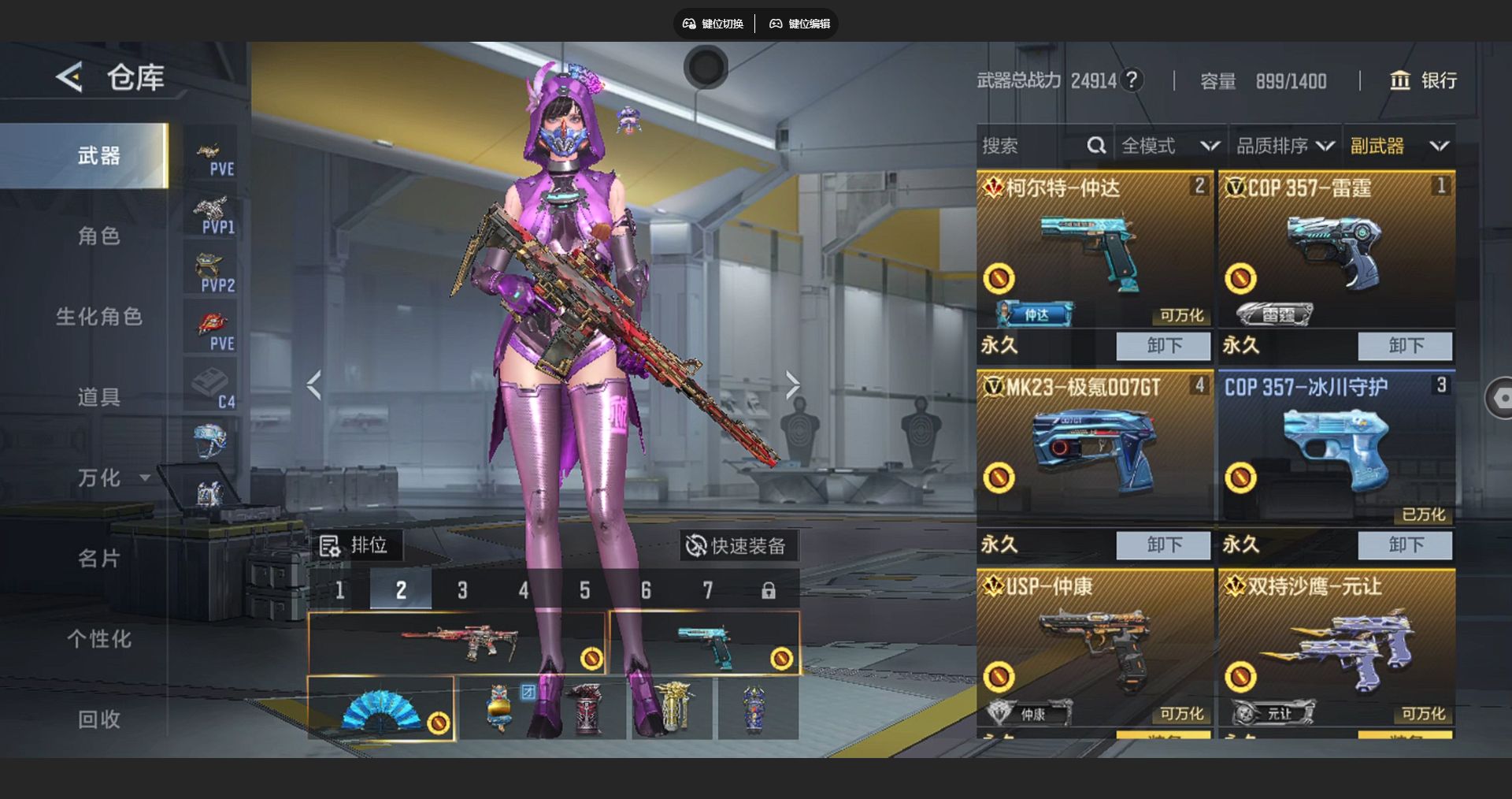Show the weapon power help question mark
The width and height of the screenshot is (1512, 799).
pyautogui.click(x=1132, y=80)
